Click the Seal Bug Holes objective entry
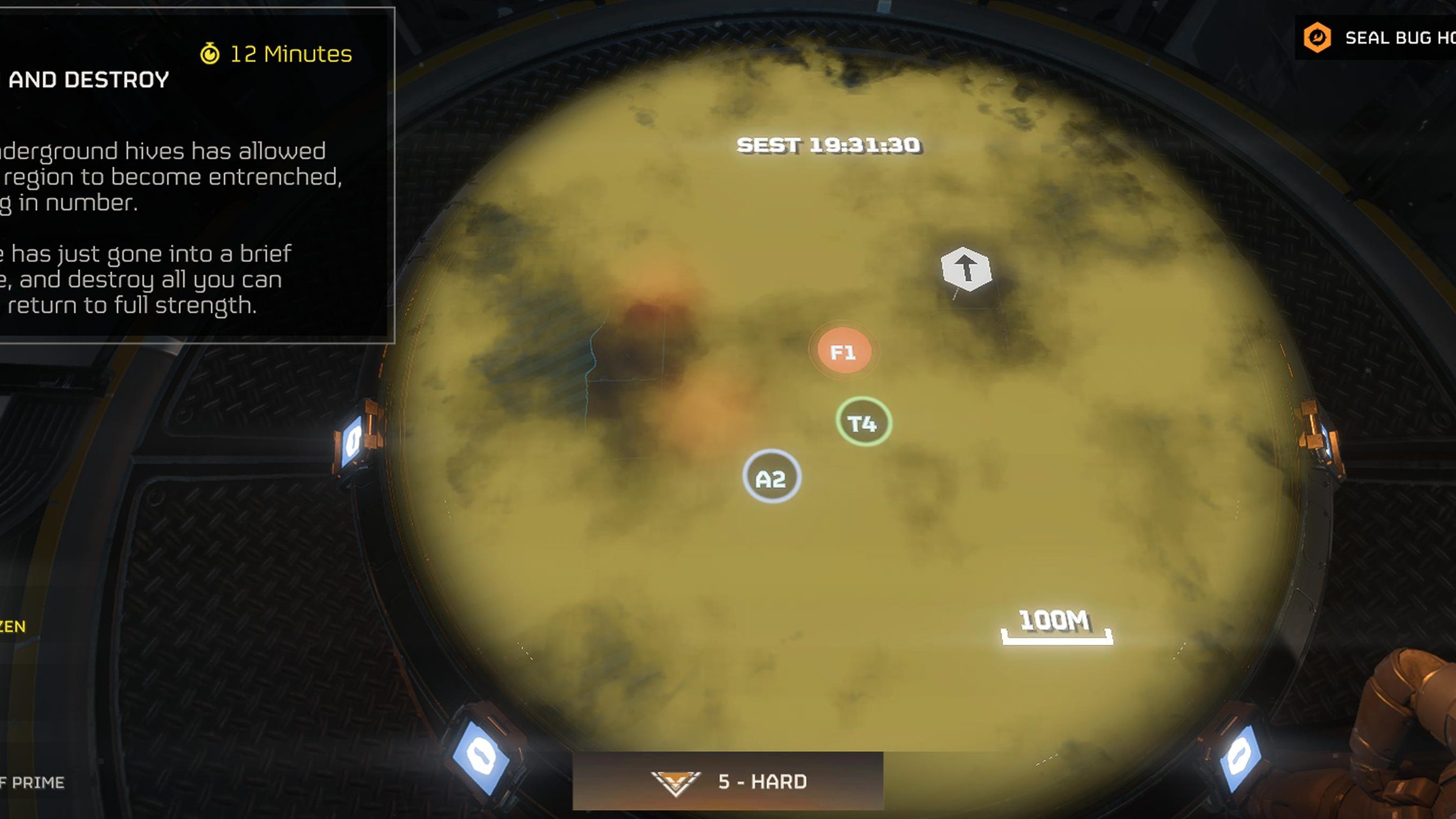The height and width of the screenshot is (819, 1456). tap(1379, 38)
